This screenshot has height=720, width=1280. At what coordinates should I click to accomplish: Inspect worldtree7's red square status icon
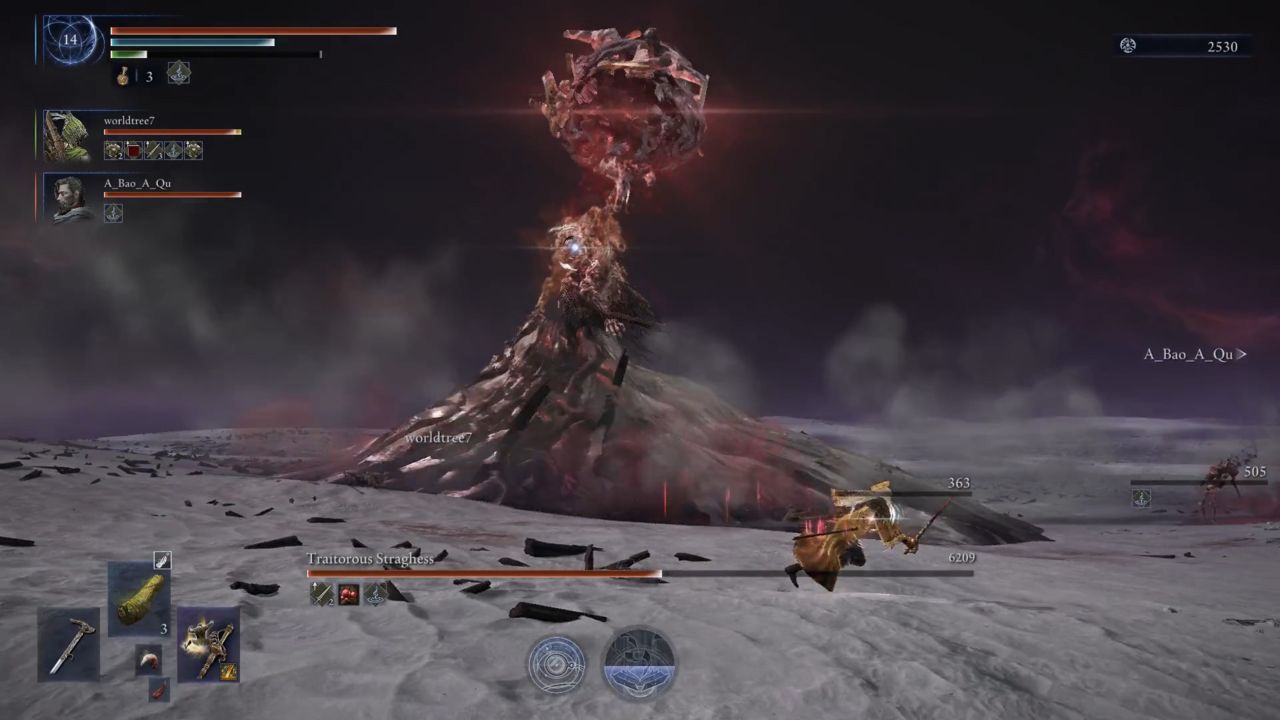tap(133, 150)
